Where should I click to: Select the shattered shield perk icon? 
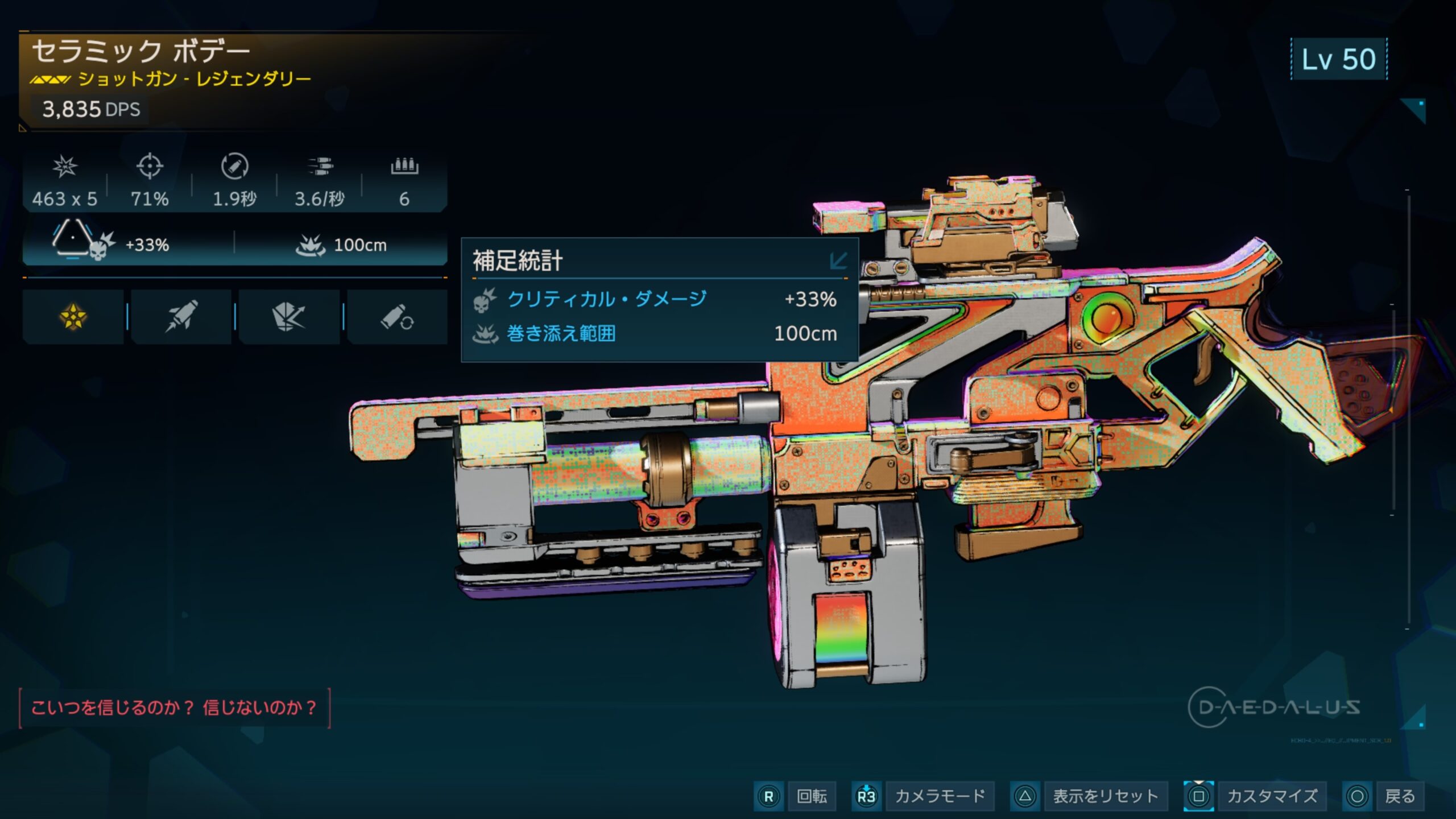point(289,317)
